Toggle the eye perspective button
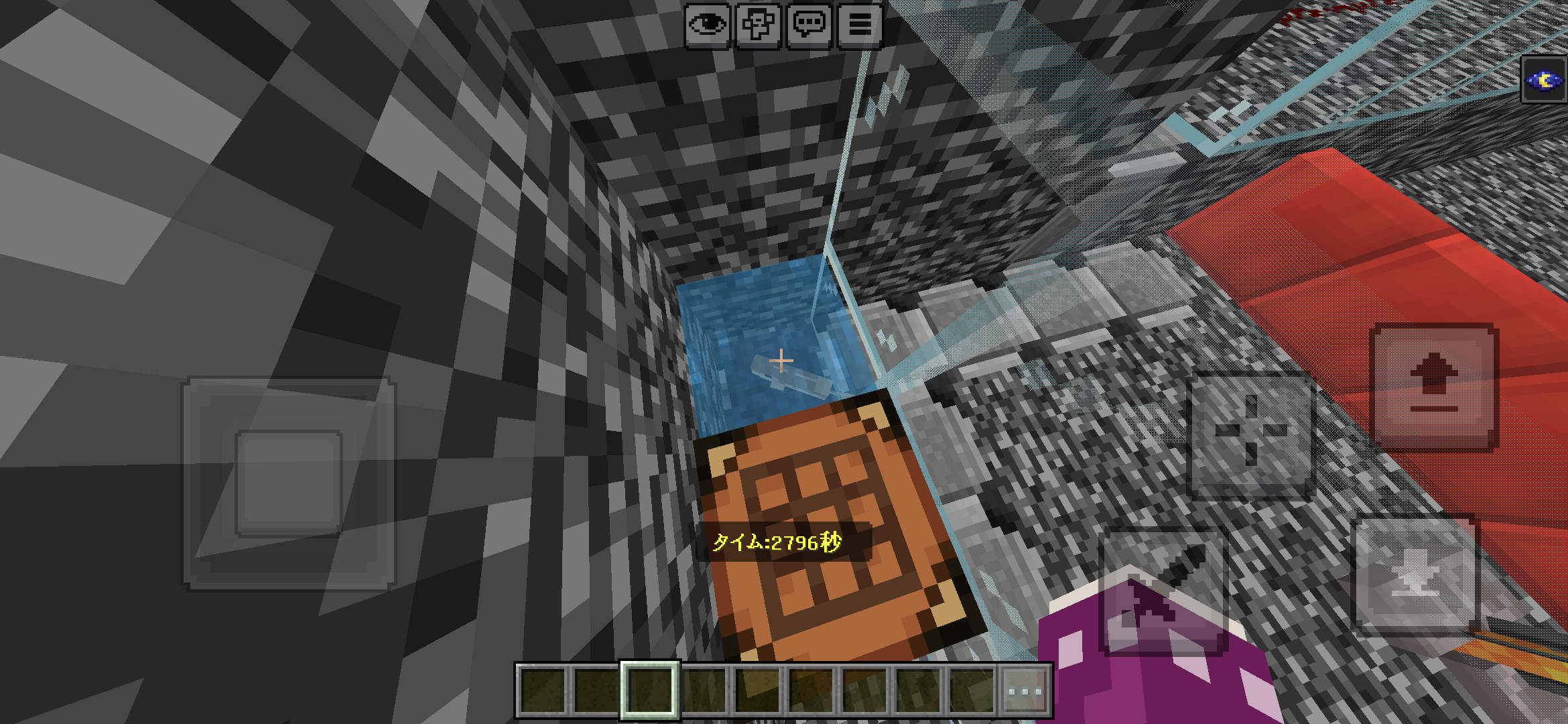The width and height of the screenshot is (1568, 724). pos(708,25)
